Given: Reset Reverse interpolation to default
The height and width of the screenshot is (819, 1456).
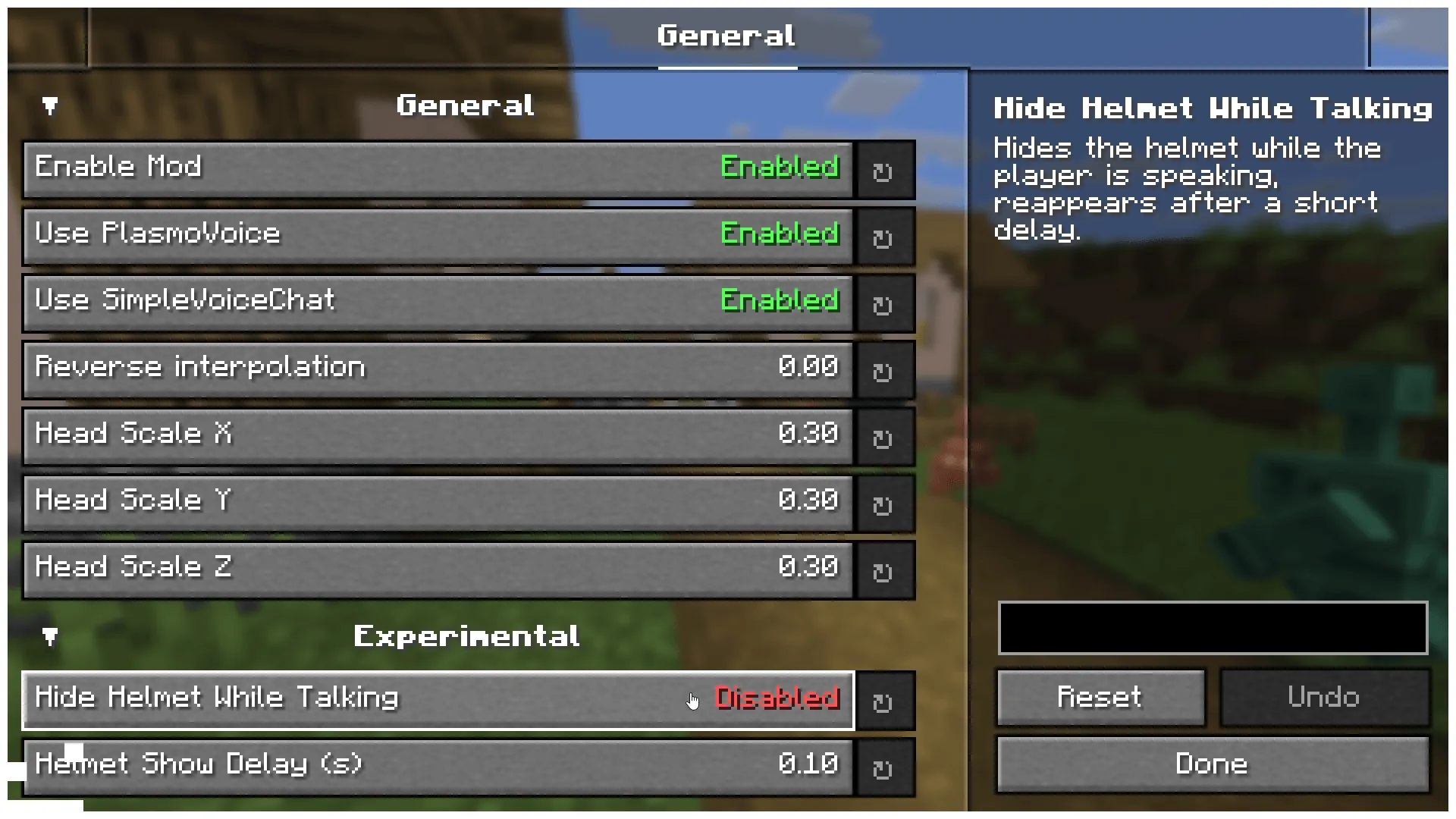Looking at the screenshot, I should click(x=884, y=370).
